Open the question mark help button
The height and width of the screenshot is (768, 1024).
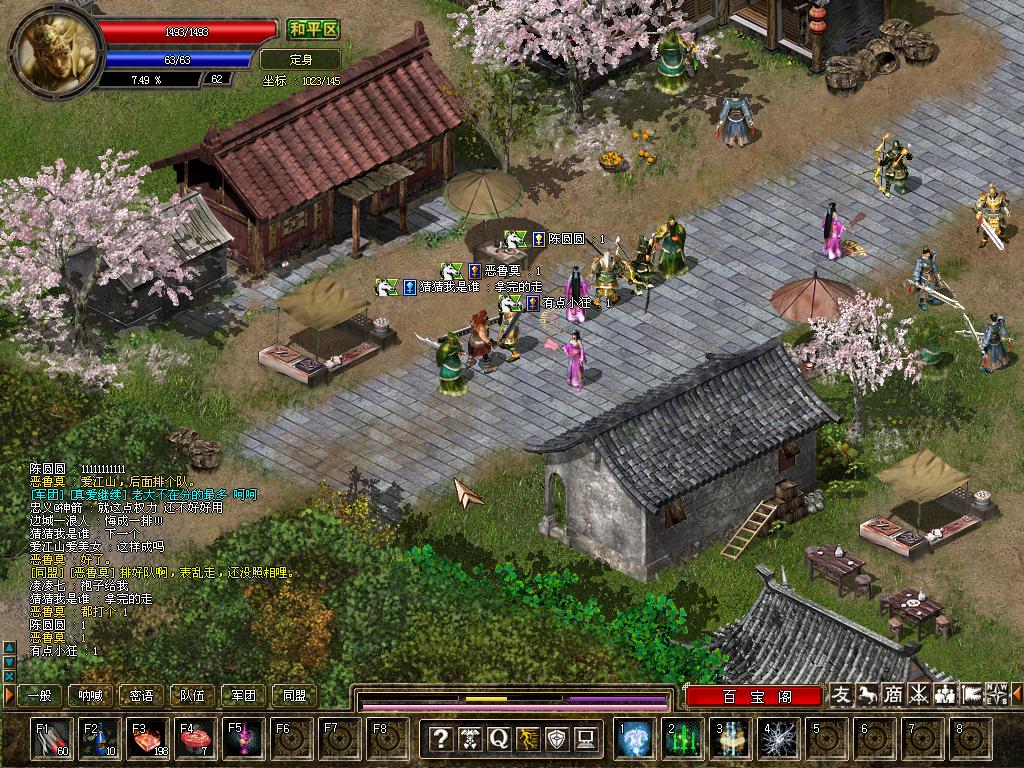(440, 739)
